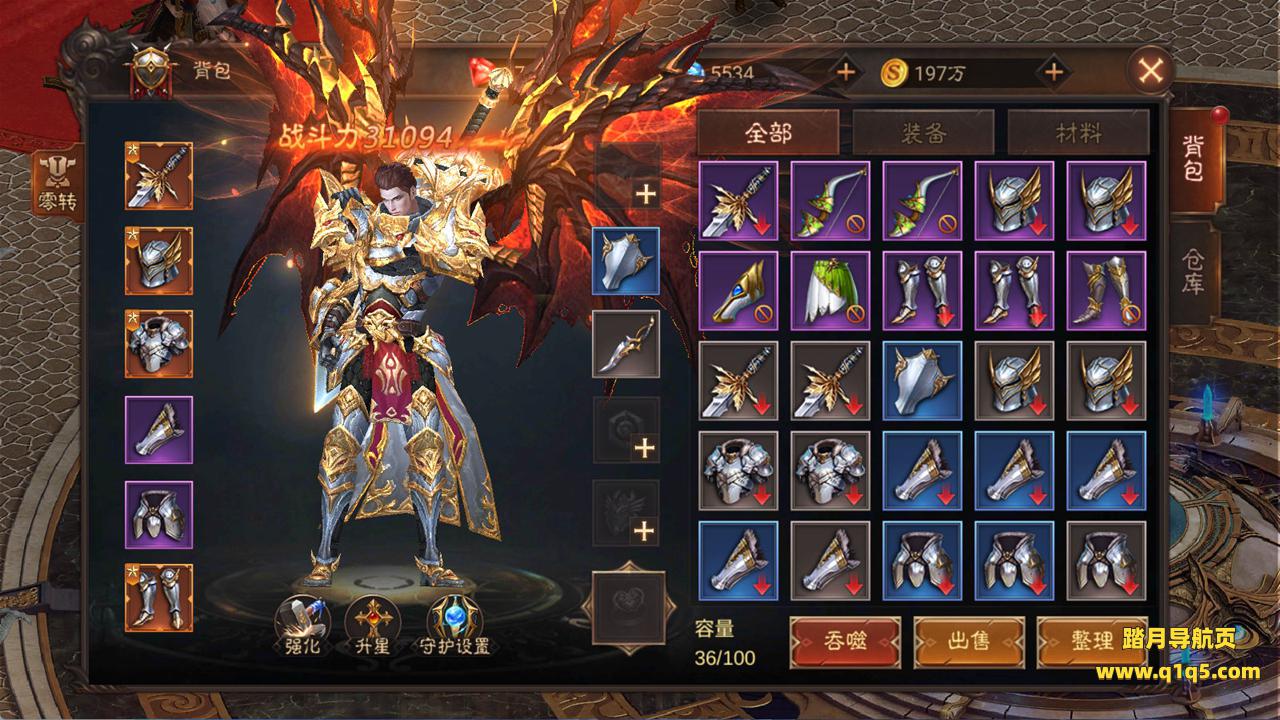Select the equipped leg greaves slot
The image size is (1280, 720).
pos(159,598)
